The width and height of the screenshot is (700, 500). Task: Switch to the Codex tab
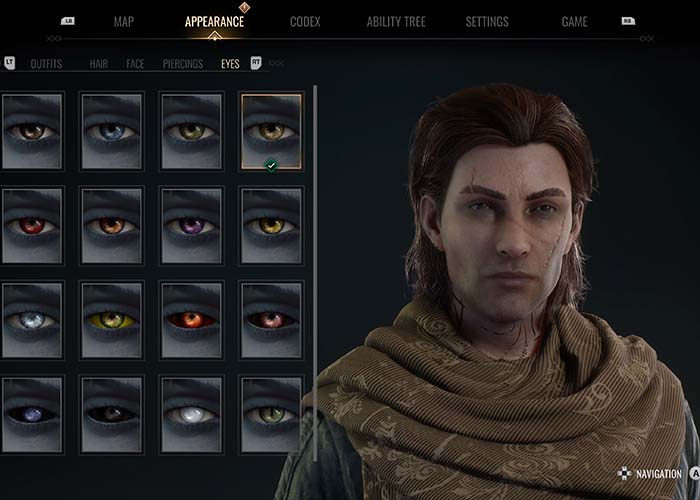coord(305,22)
